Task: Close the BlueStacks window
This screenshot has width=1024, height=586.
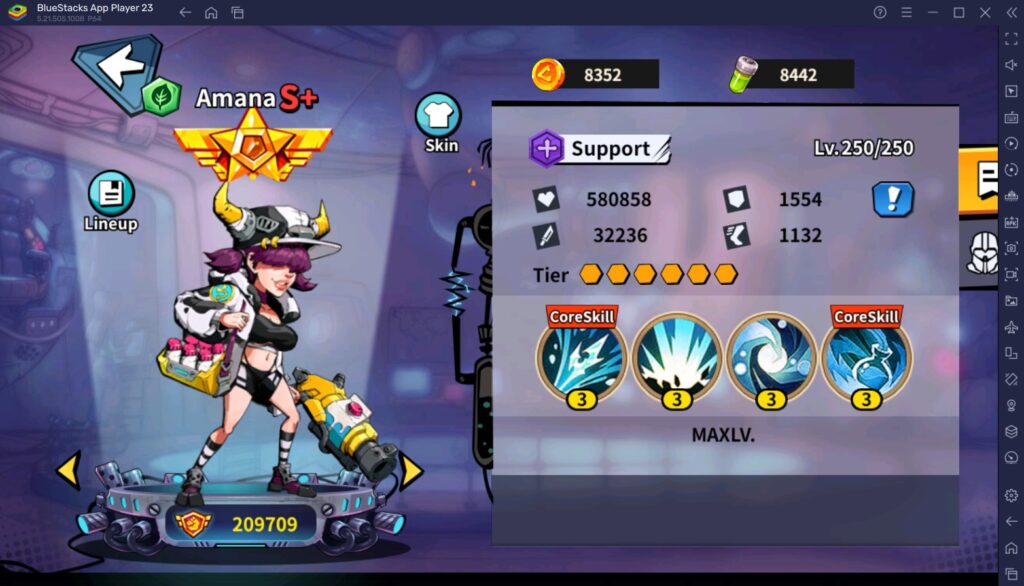Action: [x=984, y=12]
